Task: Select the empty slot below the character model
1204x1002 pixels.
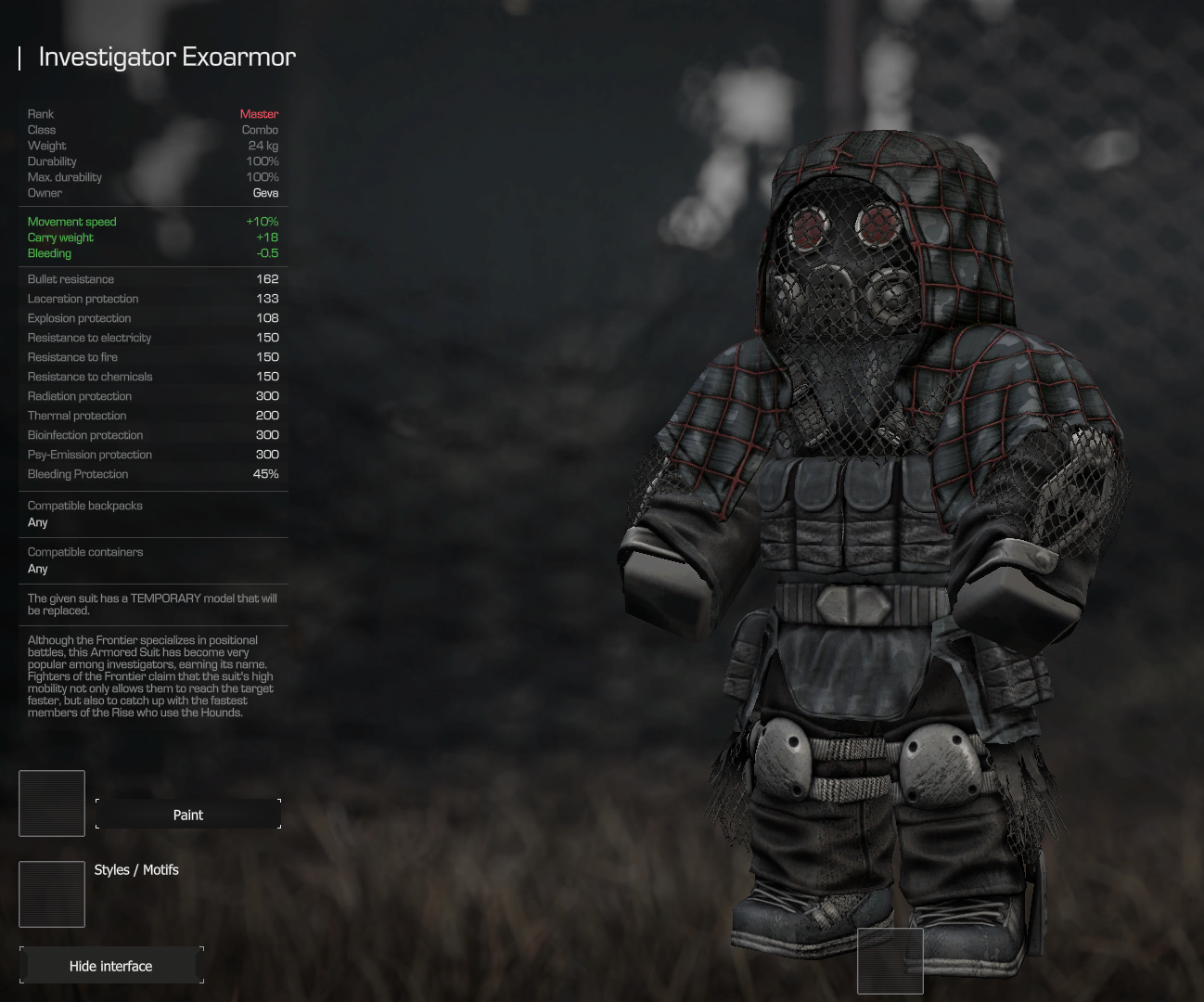Action: (890, 960)
